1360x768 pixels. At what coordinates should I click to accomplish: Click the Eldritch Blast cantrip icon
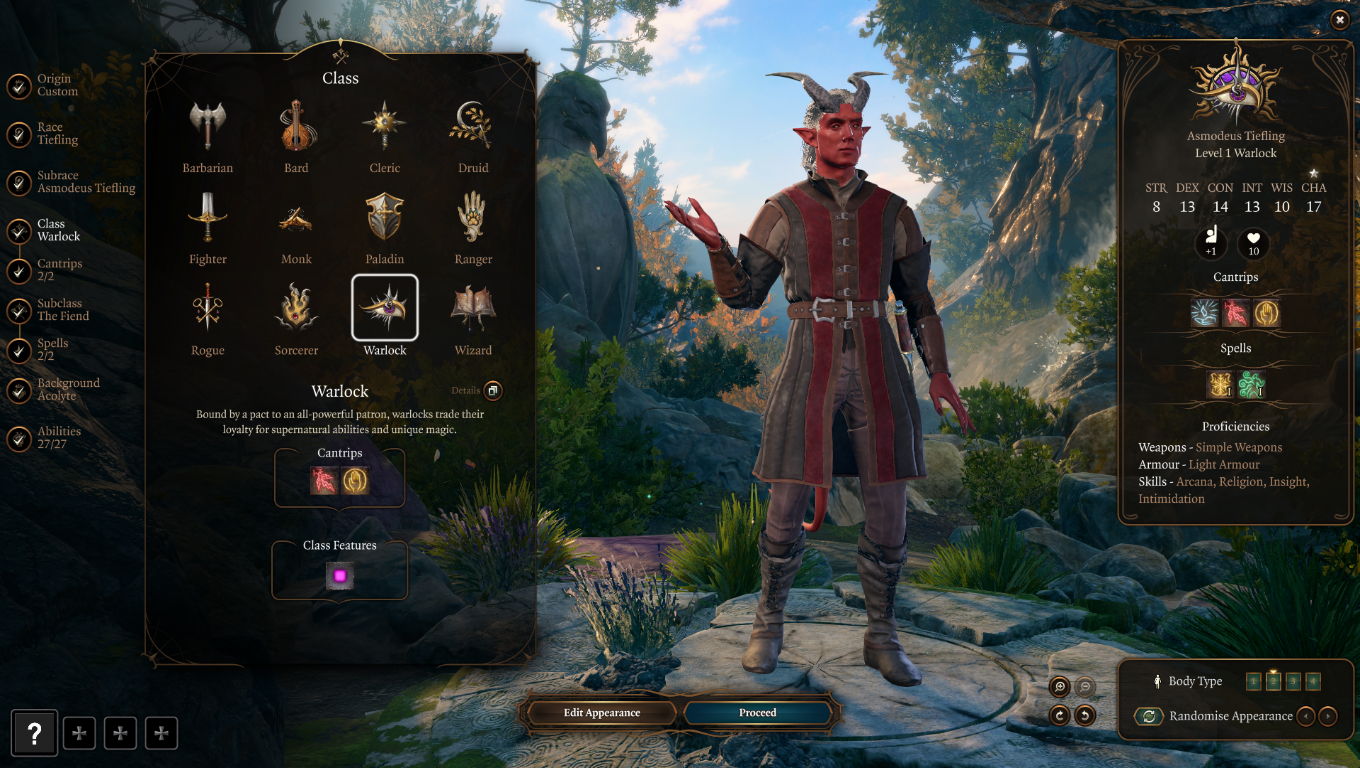coord(322,479)
